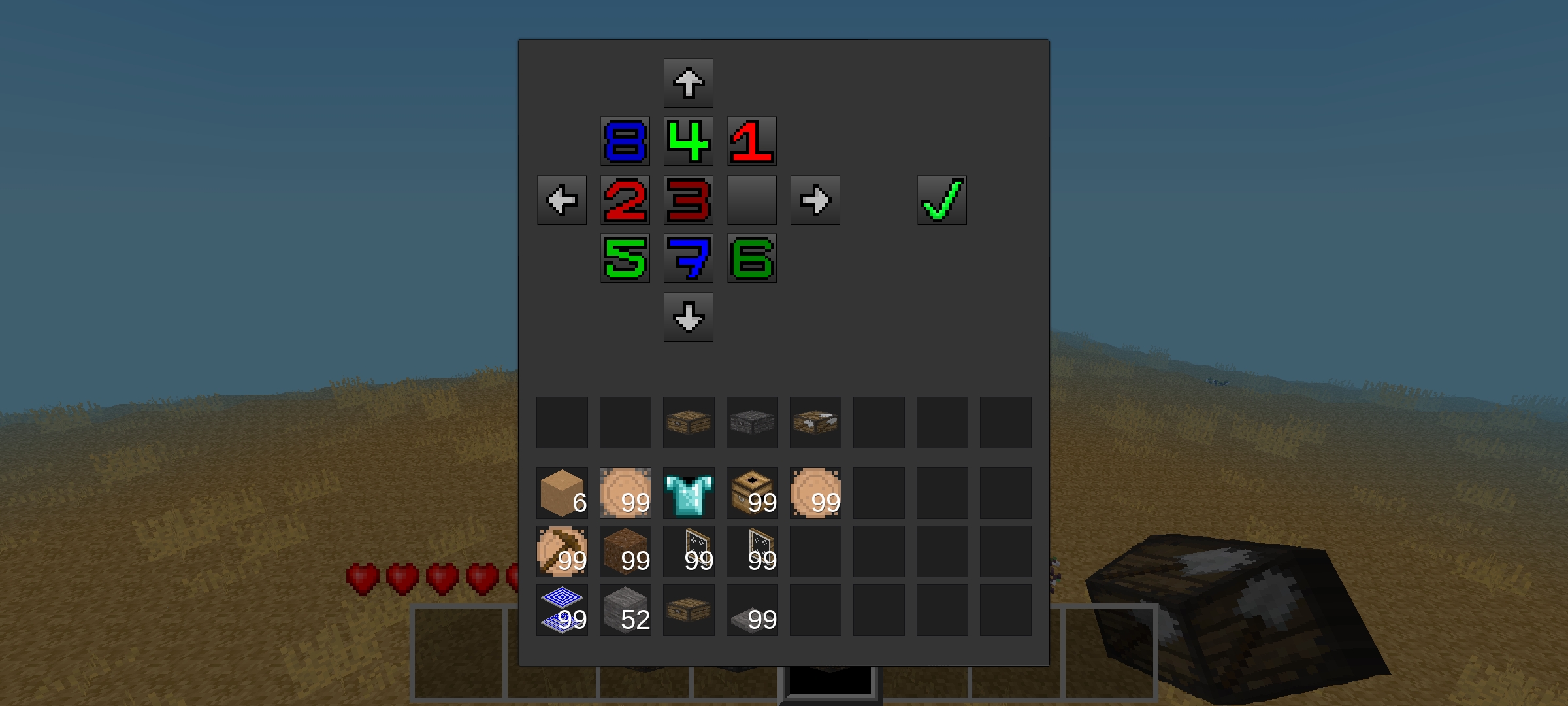
Task: Pick up the stack of 6 wood blocks
Action: [561, 494]
